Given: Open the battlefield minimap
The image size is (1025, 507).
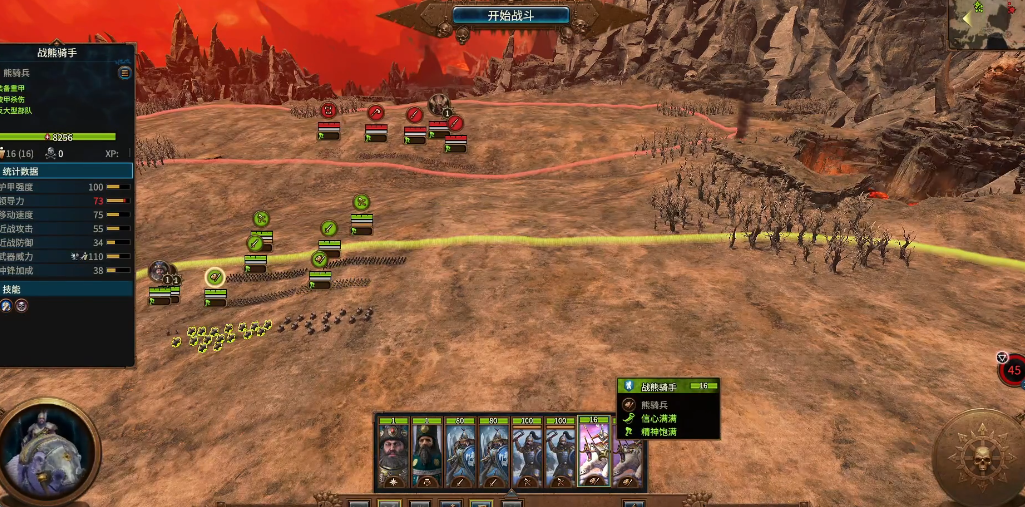Looking at the screenshot, I should pyautogui.click(x=986, y=24).
